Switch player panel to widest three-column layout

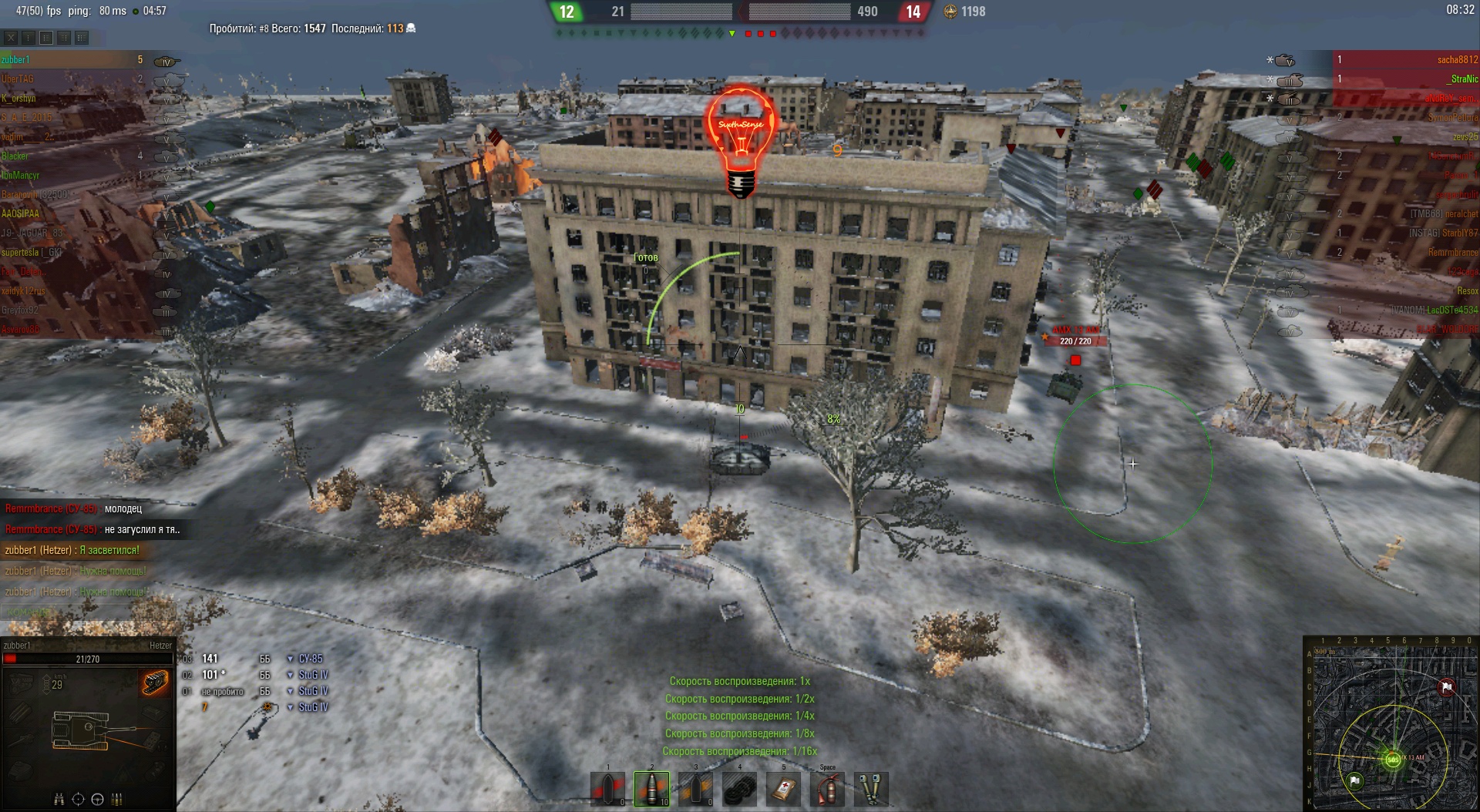82,37
